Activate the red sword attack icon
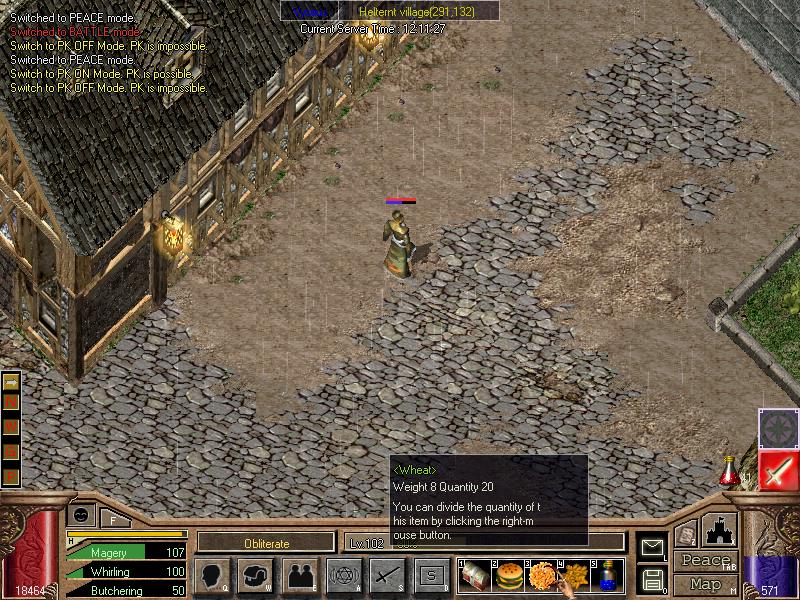This screenshot has height=600, width=800. coord(777,469)
